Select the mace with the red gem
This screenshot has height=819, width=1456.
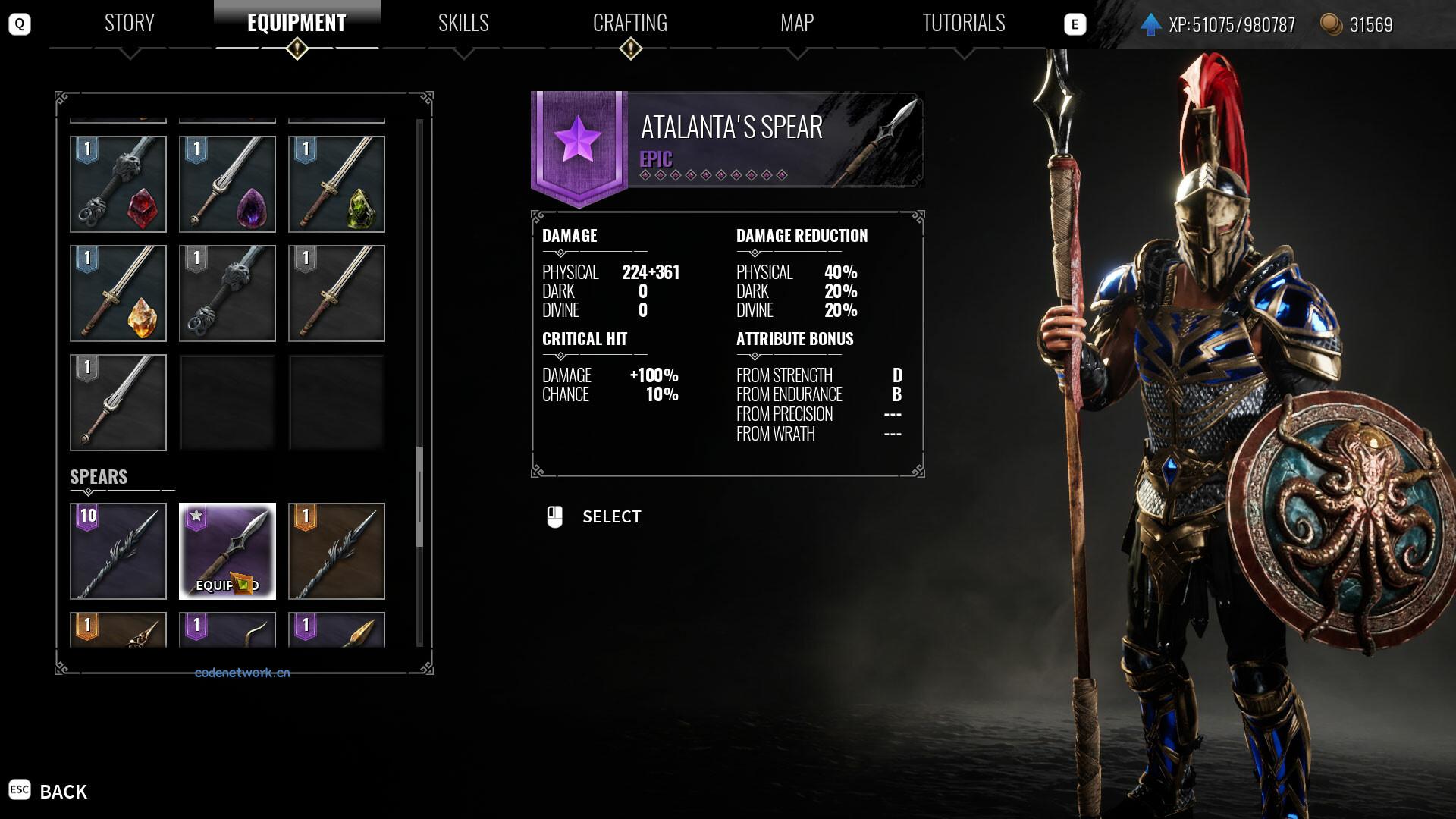click(118, 184)
